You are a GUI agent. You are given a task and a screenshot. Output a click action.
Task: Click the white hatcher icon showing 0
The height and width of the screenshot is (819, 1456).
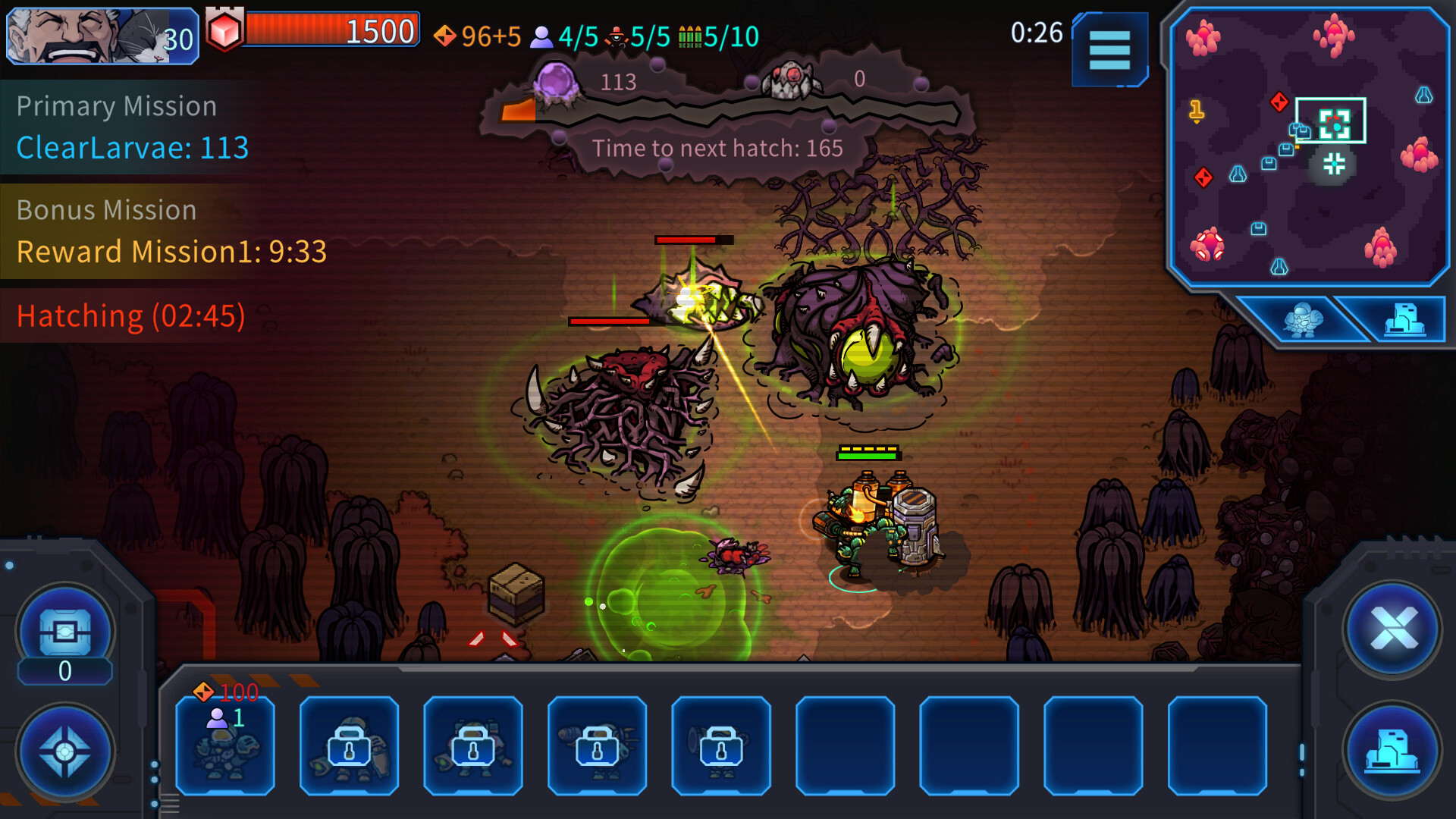[790, 80]
